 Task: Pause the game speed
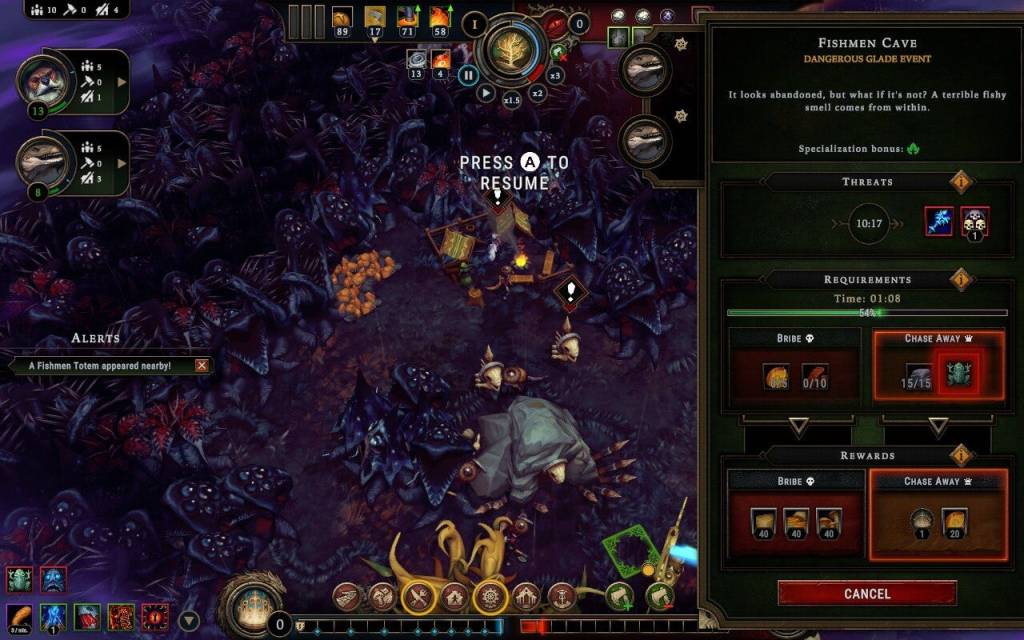[x=467, y=73]
